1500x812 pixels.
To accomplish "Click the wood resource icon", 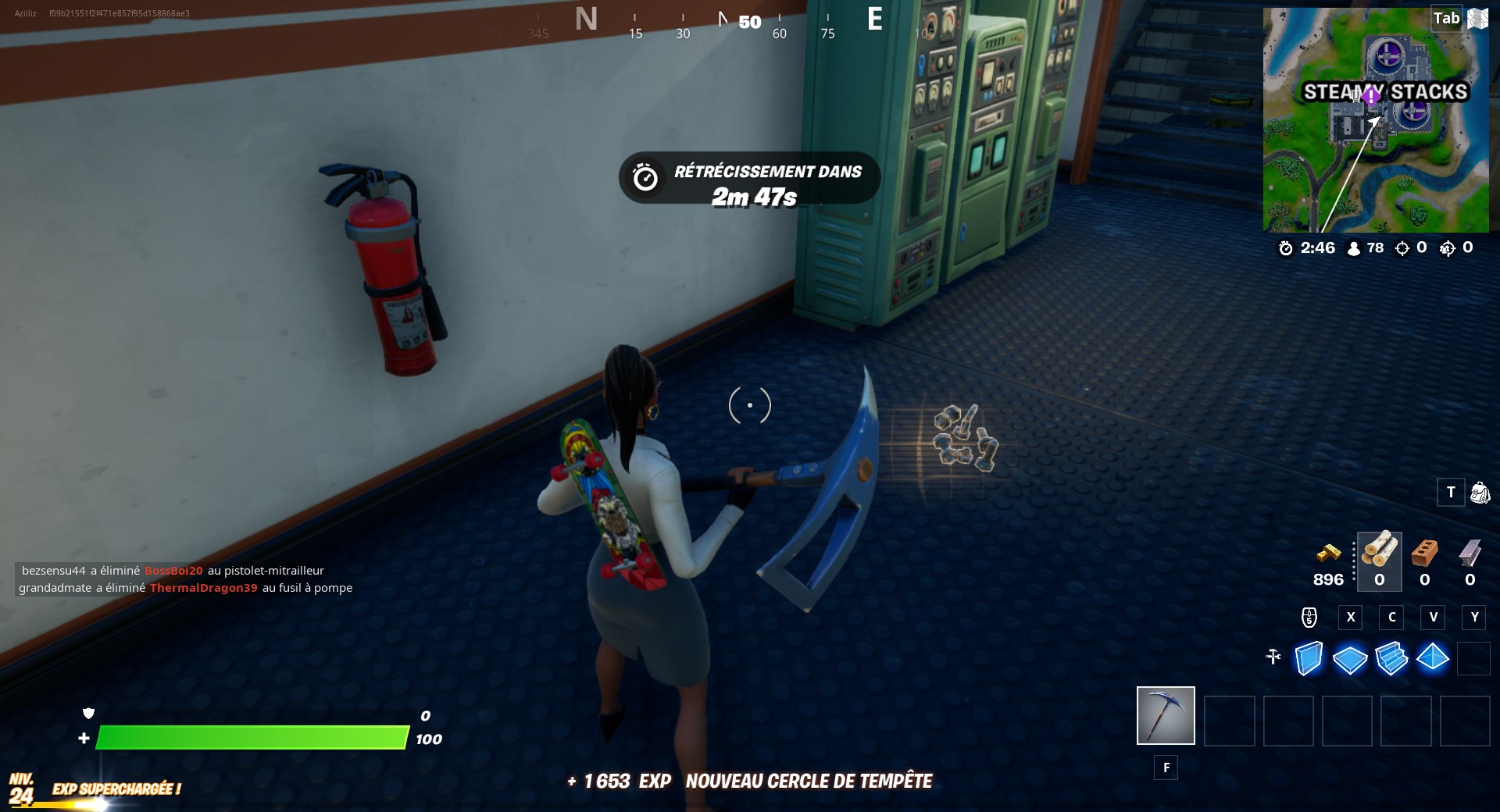I will 1379,557.
